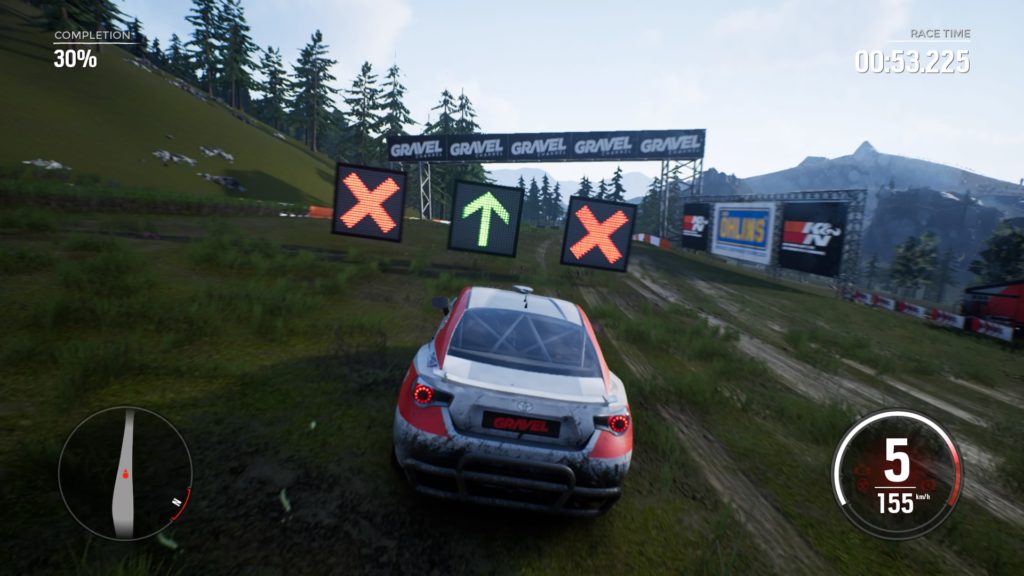
Task: Click the circular track minimap
Action: tap(124, 472)
